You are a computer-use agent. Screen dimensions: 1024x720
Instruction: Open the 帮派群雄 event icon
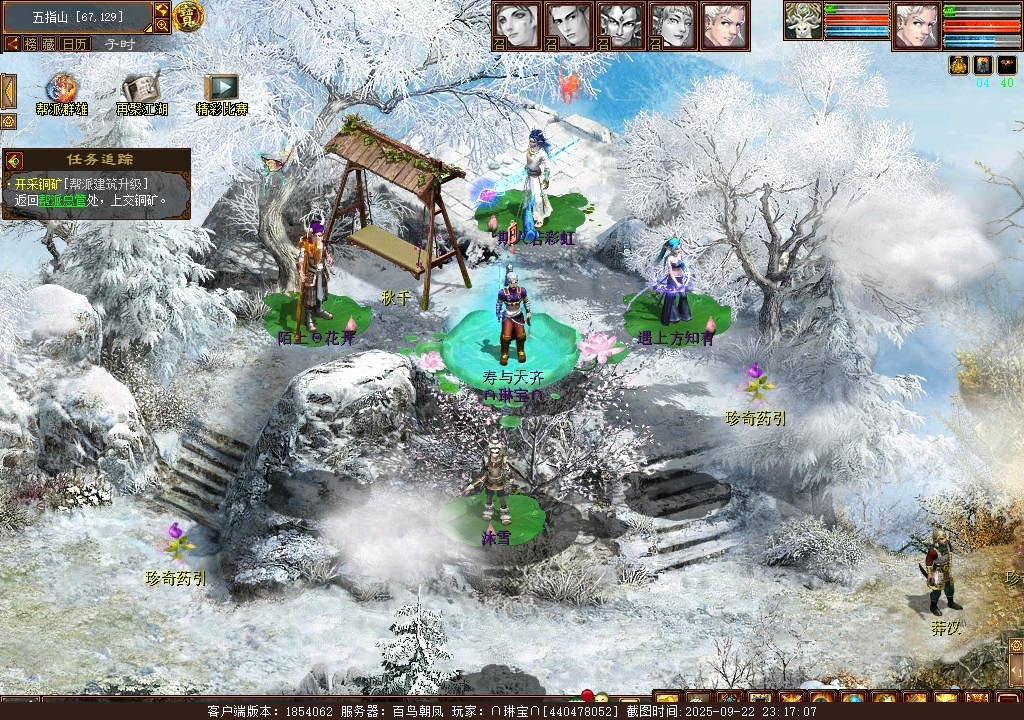point(61,89)
